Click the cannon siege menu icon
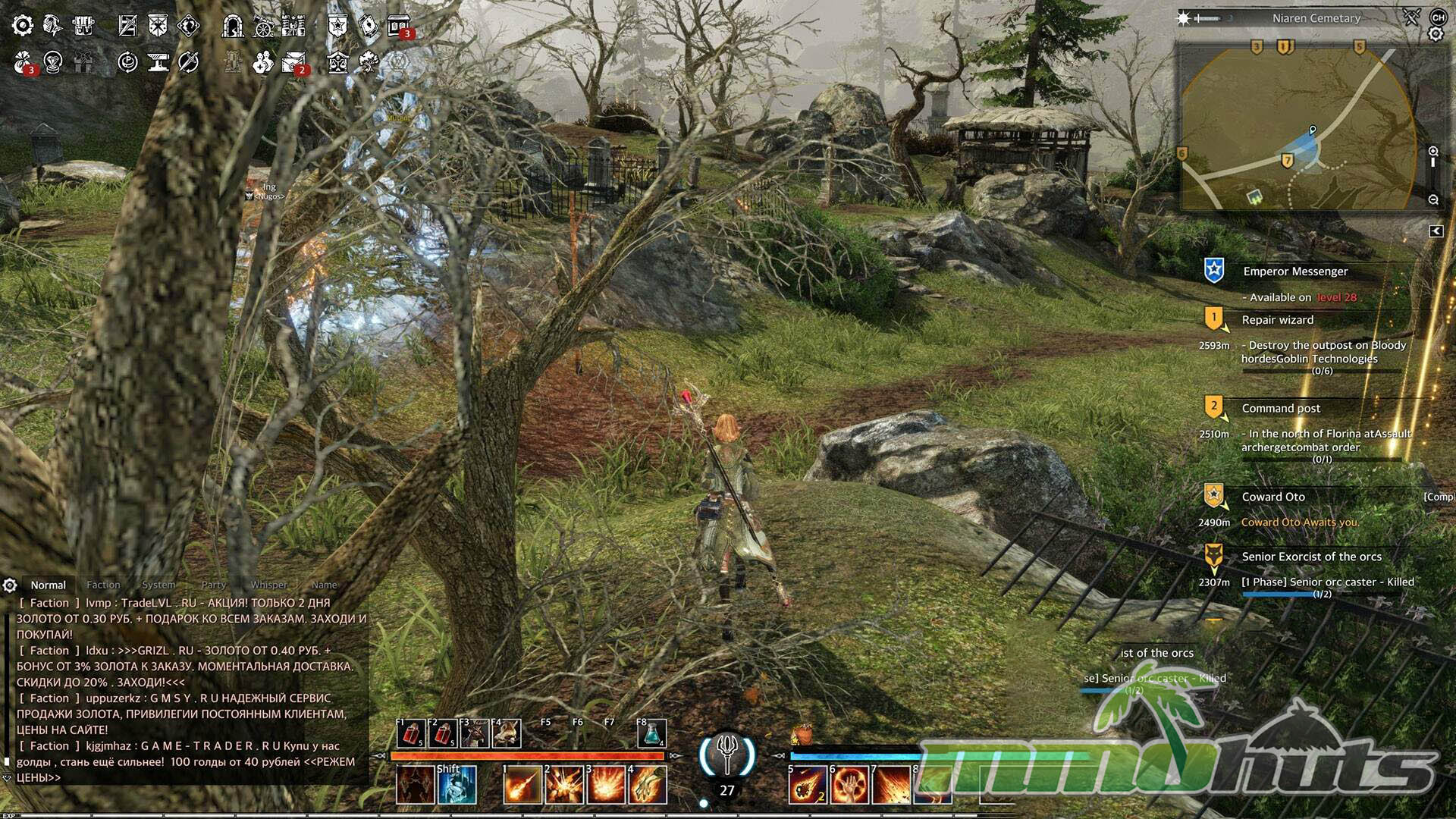1456x819 pixels. coord(263,26)
